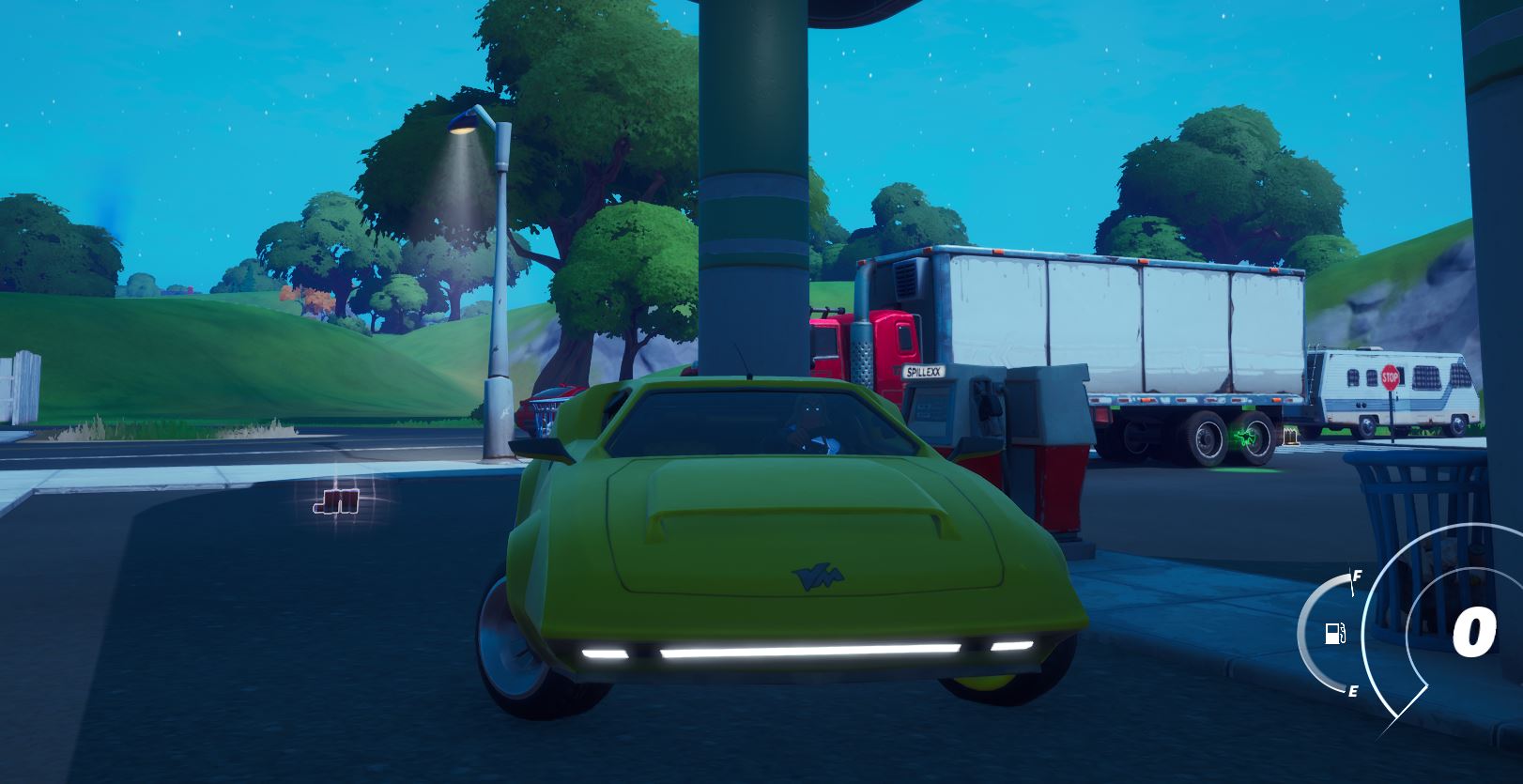Click the fuel pump icon in the gauge
Screen dimensions: 1523x784
tap(1334, 631)
